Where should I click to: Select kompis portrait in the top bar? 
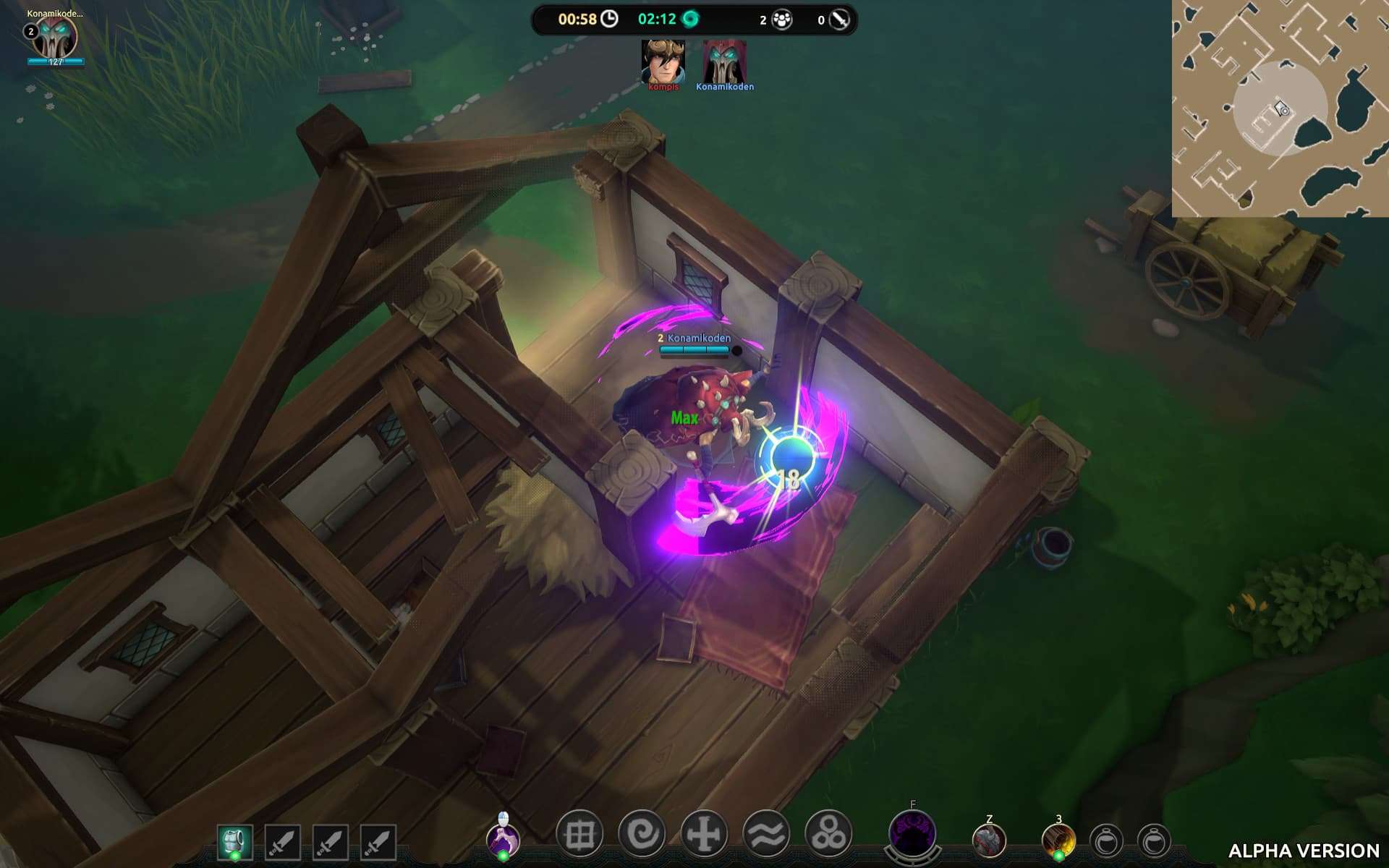[x=663, y=62]
